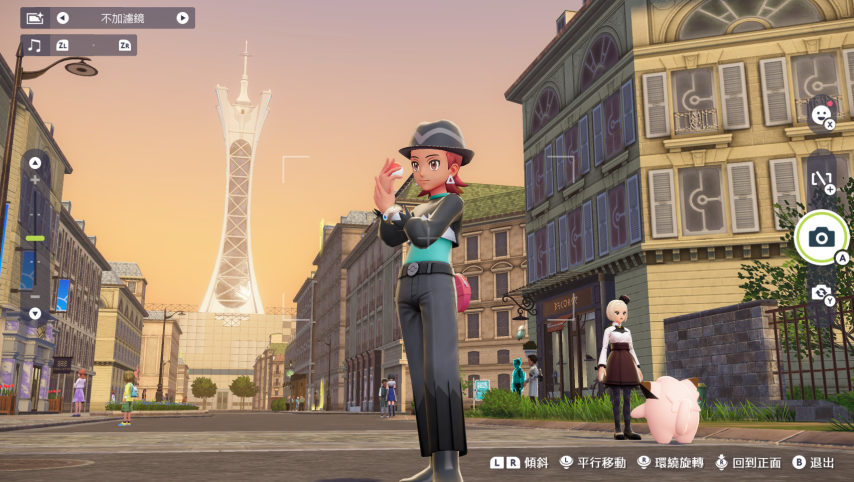The height and width of the screenshot is (482, 854).
Task: Click the music note icon
Action: [x=35, y=45]
